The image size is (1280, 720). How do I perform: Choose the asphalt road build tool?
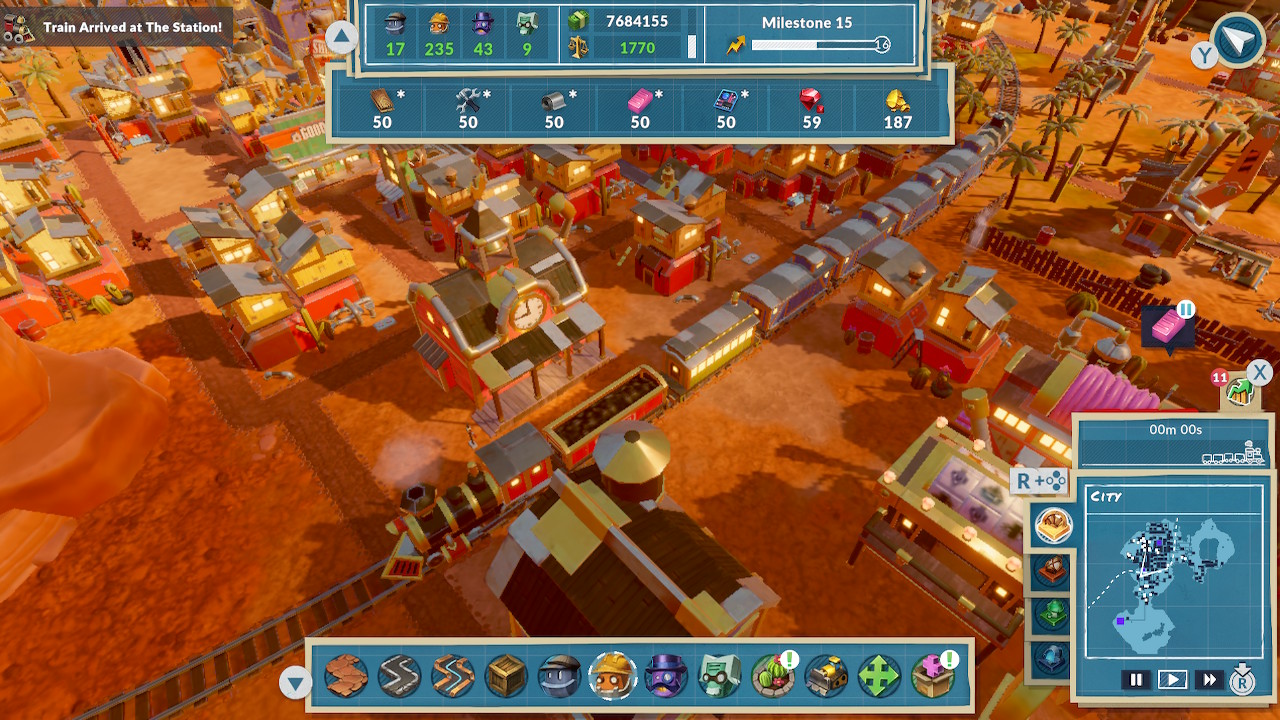tap(399, 677)
